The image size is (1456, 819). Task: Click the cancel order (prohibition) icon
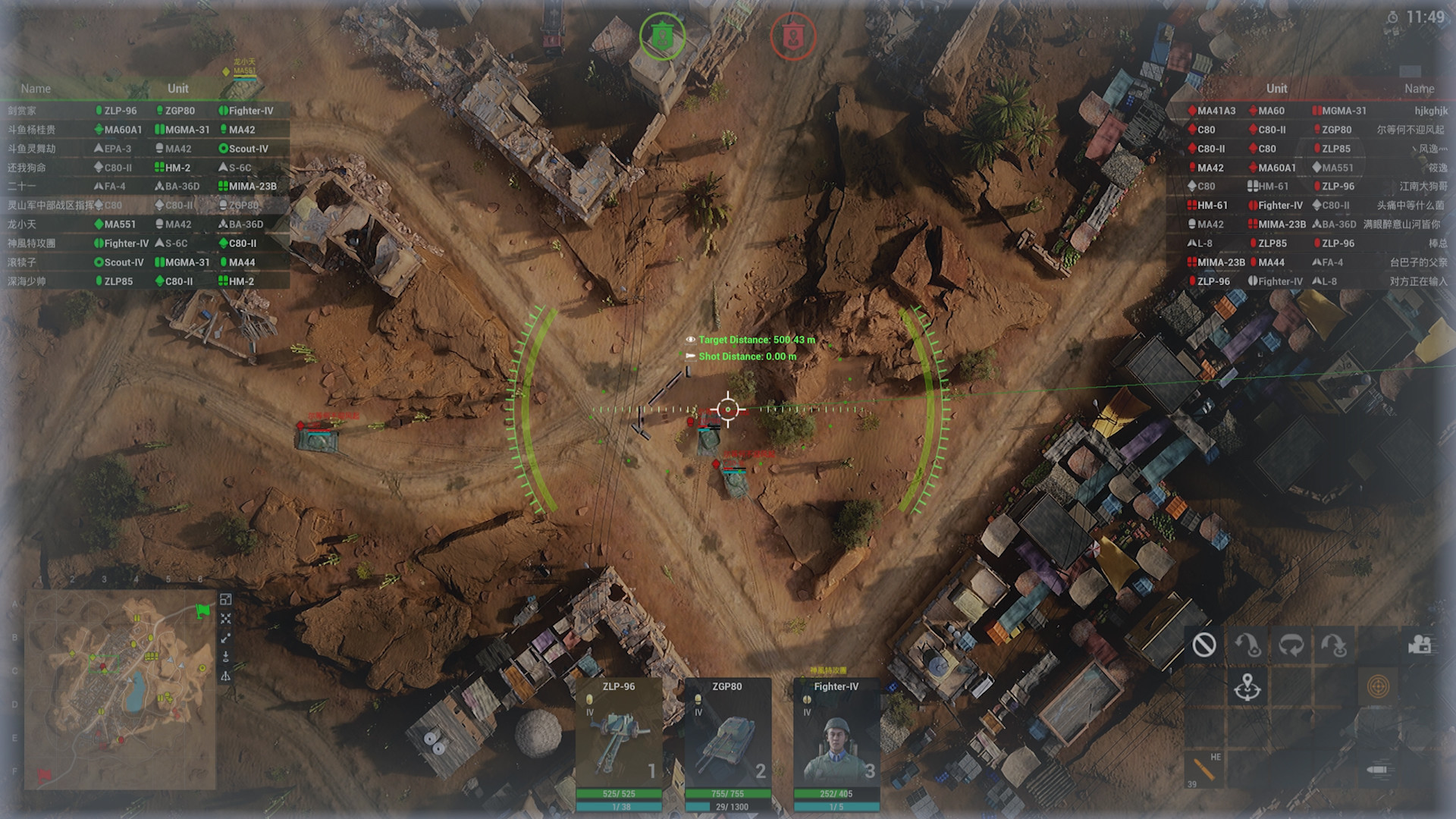pos(1205,645)
